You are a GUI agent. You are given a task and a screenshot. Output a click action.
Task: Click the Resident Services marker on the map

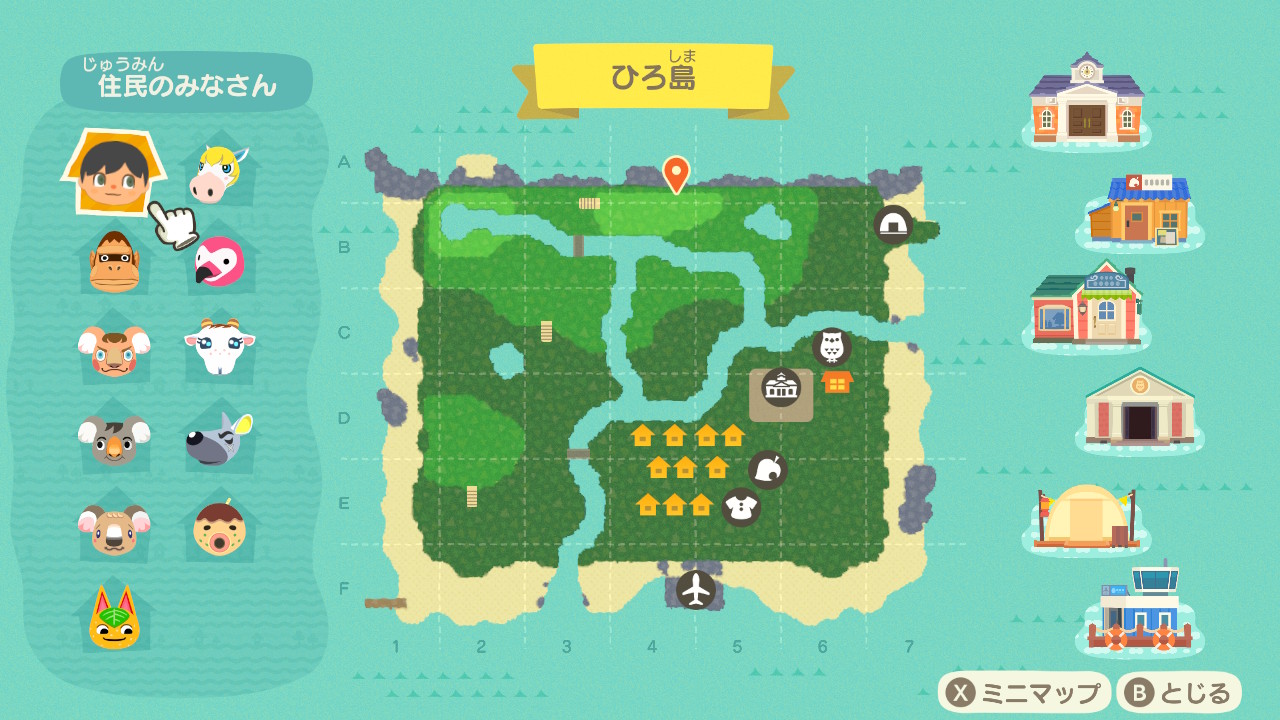[x=781, y=388]
